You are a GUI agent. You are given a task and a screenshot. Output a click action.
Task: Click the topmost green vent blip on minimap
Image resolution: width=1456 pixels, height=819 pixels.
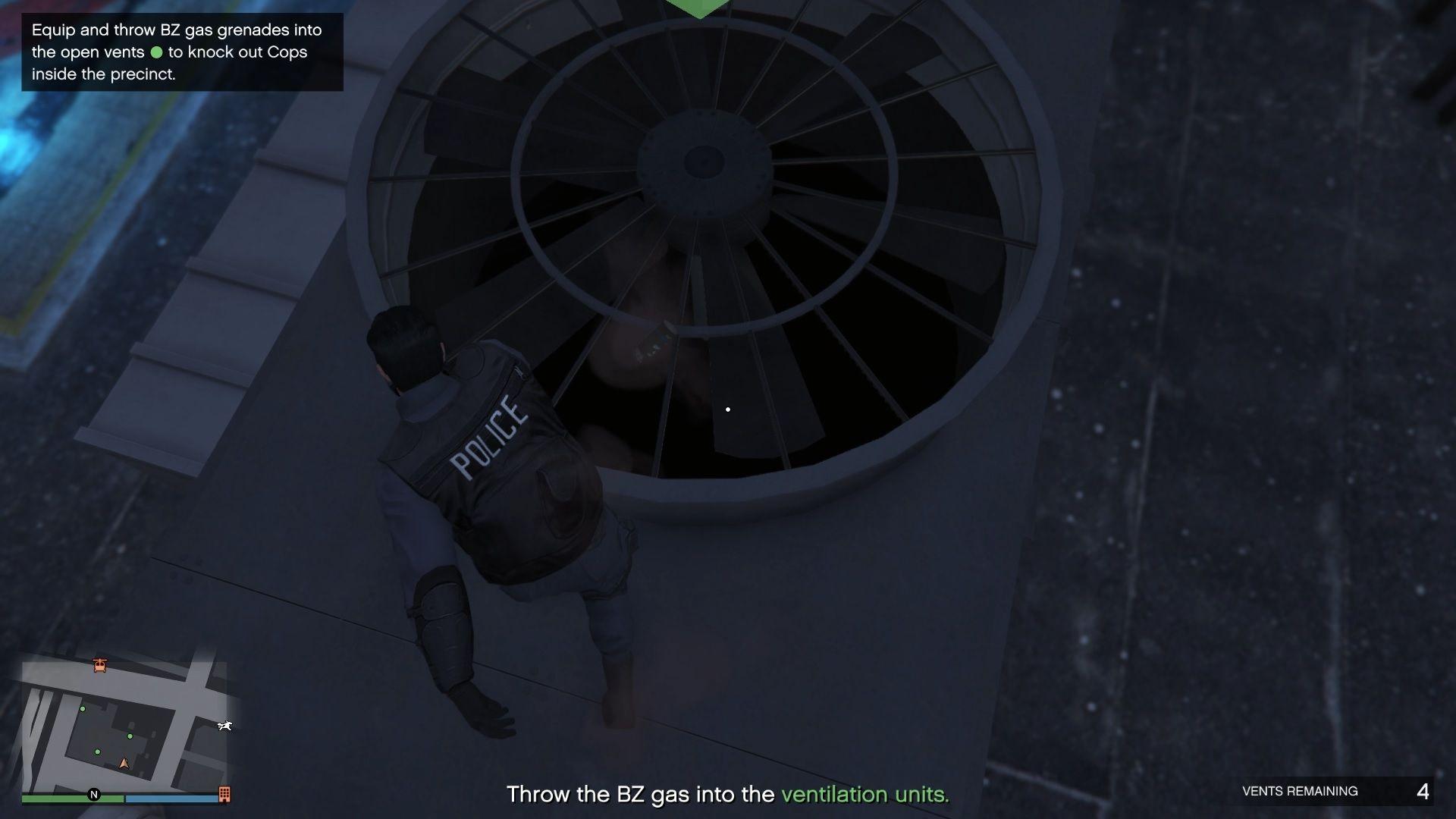click(x=83, y=709)
